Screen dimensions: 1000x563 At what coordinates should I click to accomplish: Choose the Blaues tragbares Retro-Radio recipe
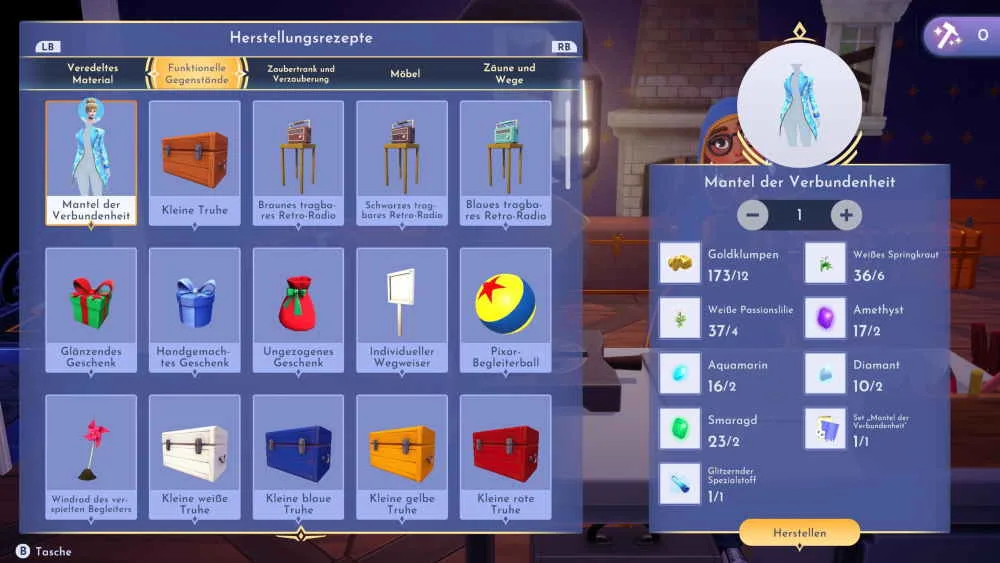506,162
